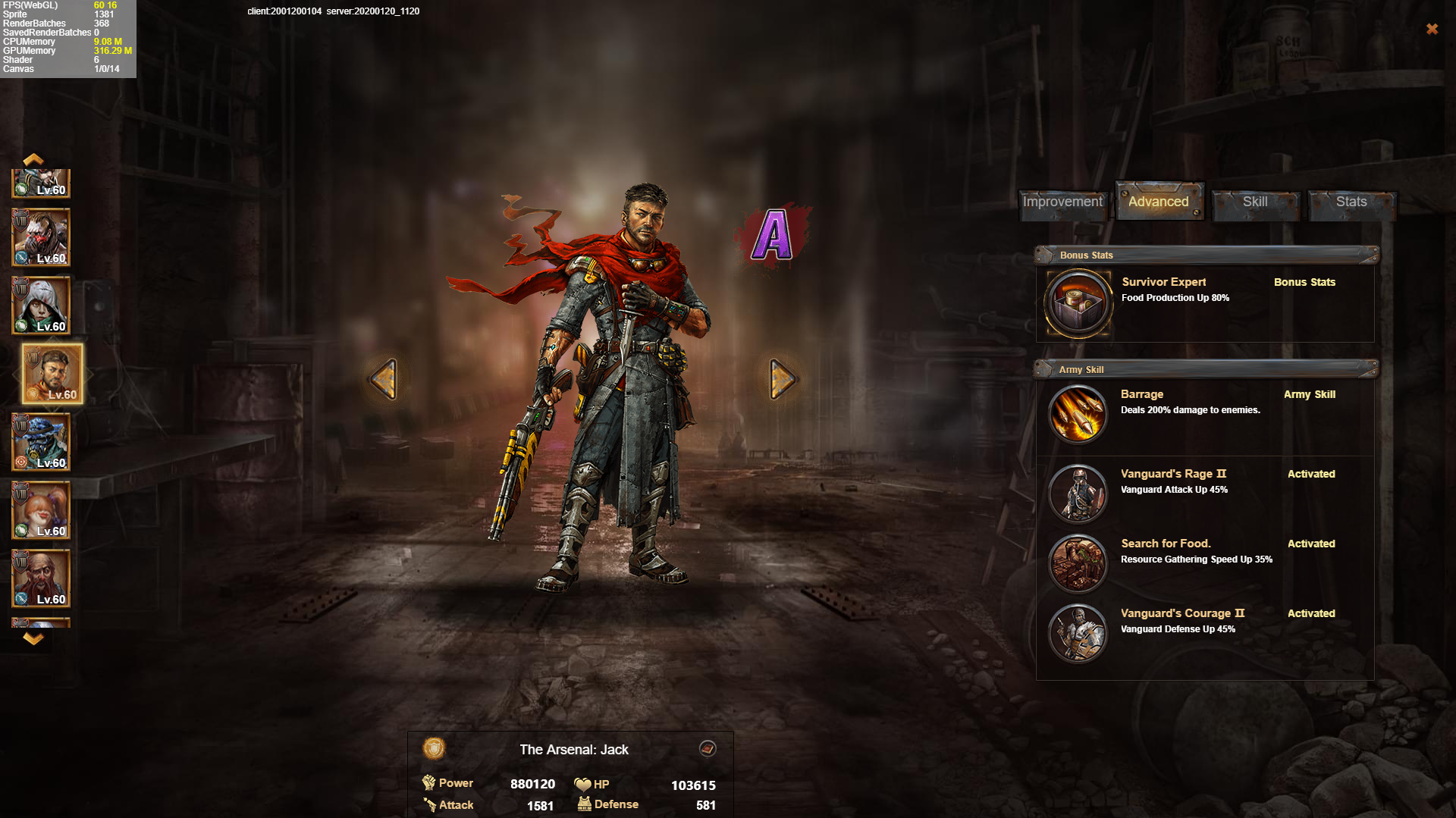Show the Stats tab
Screen dimensions: 1456x818
pos(1351,202)
